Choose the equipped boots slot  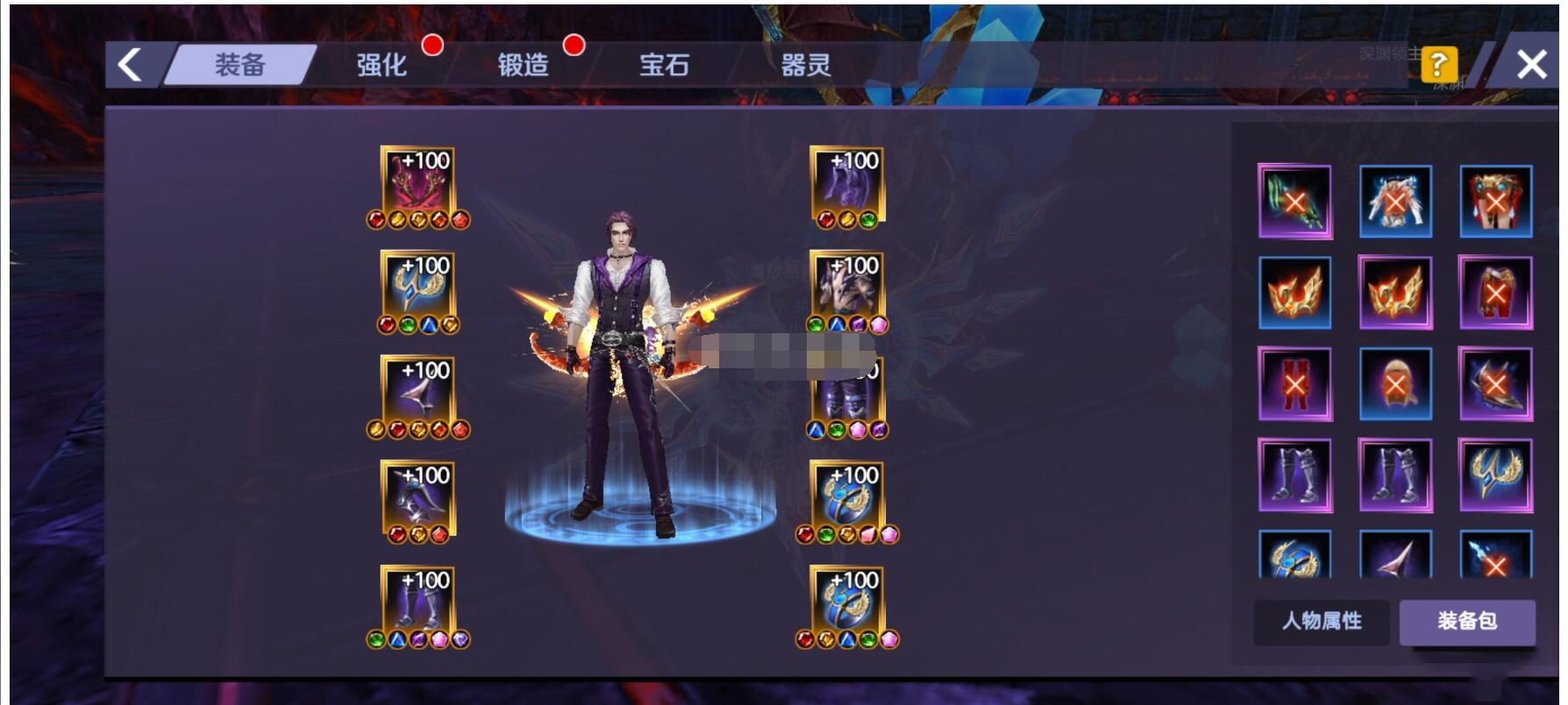[x=417, y=602]
